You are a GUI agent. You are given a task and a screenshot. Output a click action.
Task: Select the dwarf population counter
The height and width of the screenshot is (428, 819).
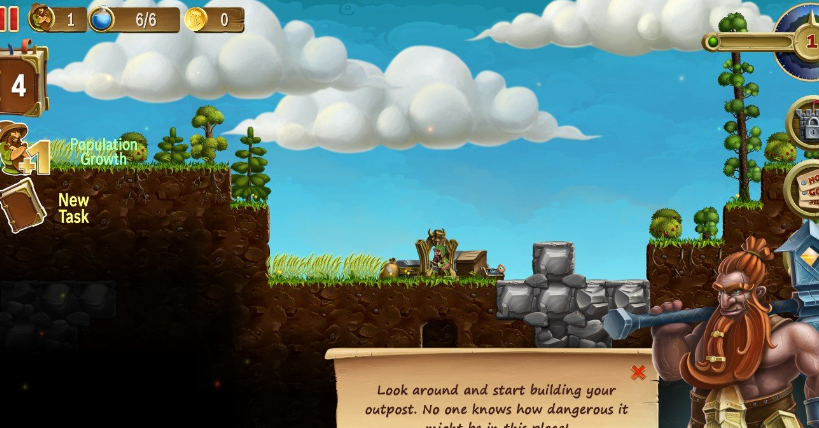[x=58, y=19]
